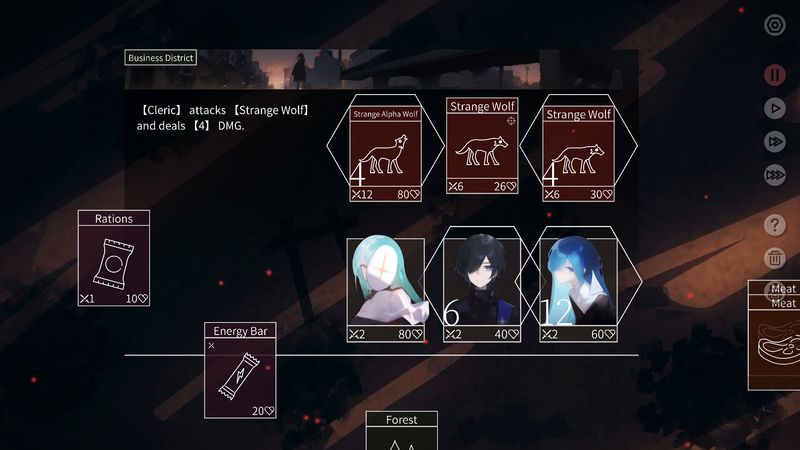Select the Rations card
Screen dimensions: 800x450
point(114,258)
